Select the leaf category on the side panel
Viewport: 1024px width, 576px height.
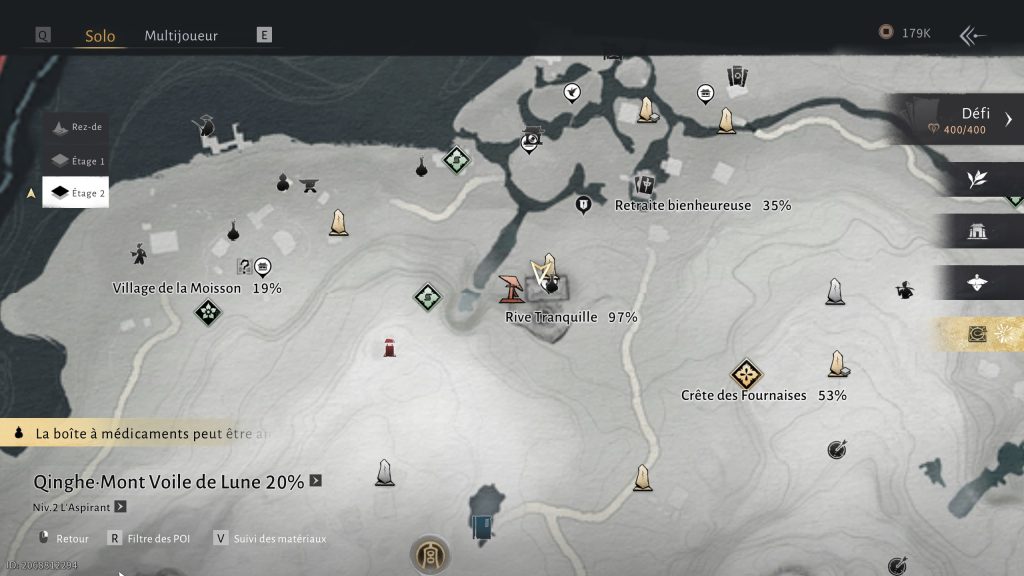977,180
